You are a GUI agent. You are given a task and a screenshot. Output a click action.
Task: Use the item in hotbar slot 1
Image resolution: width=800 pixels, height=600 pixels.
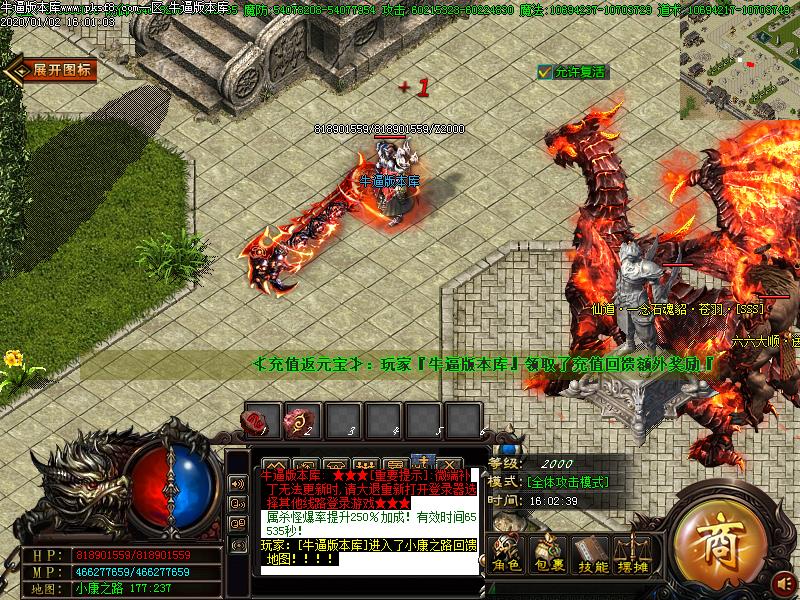click(x=262, y=420)
